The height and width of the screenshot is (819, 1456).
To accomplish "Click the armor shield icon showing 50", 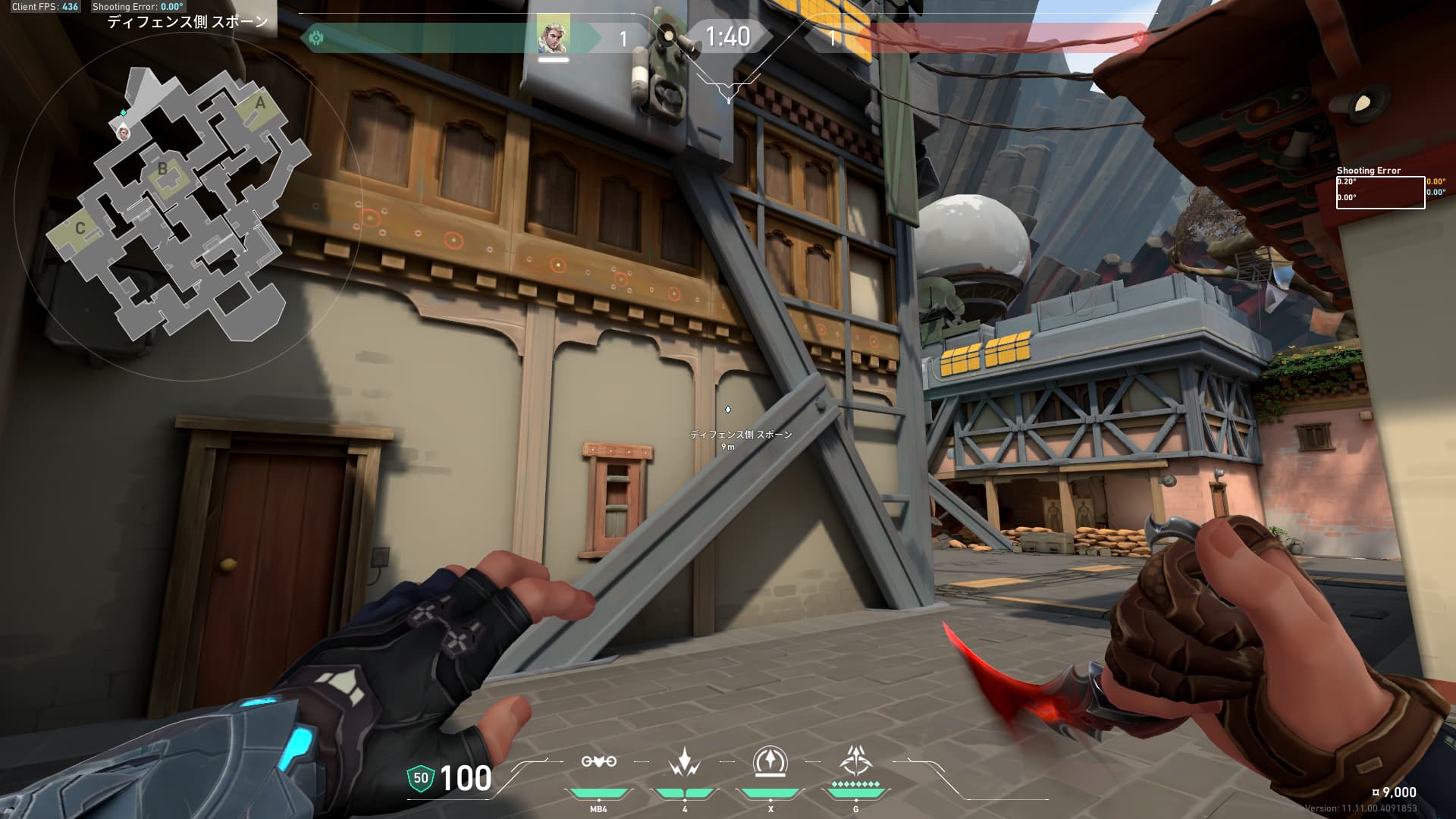I will click(420, 777).
